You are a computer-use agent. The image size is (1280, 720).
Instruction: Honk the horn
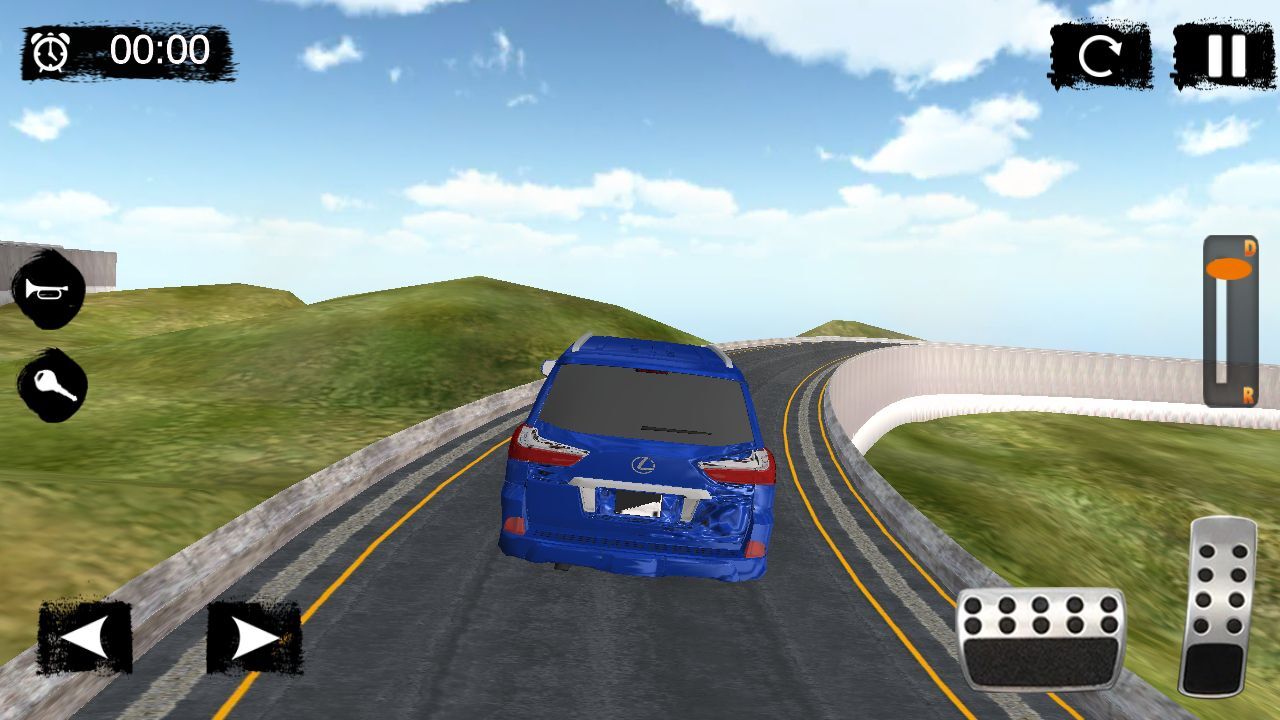click(47, 290)
